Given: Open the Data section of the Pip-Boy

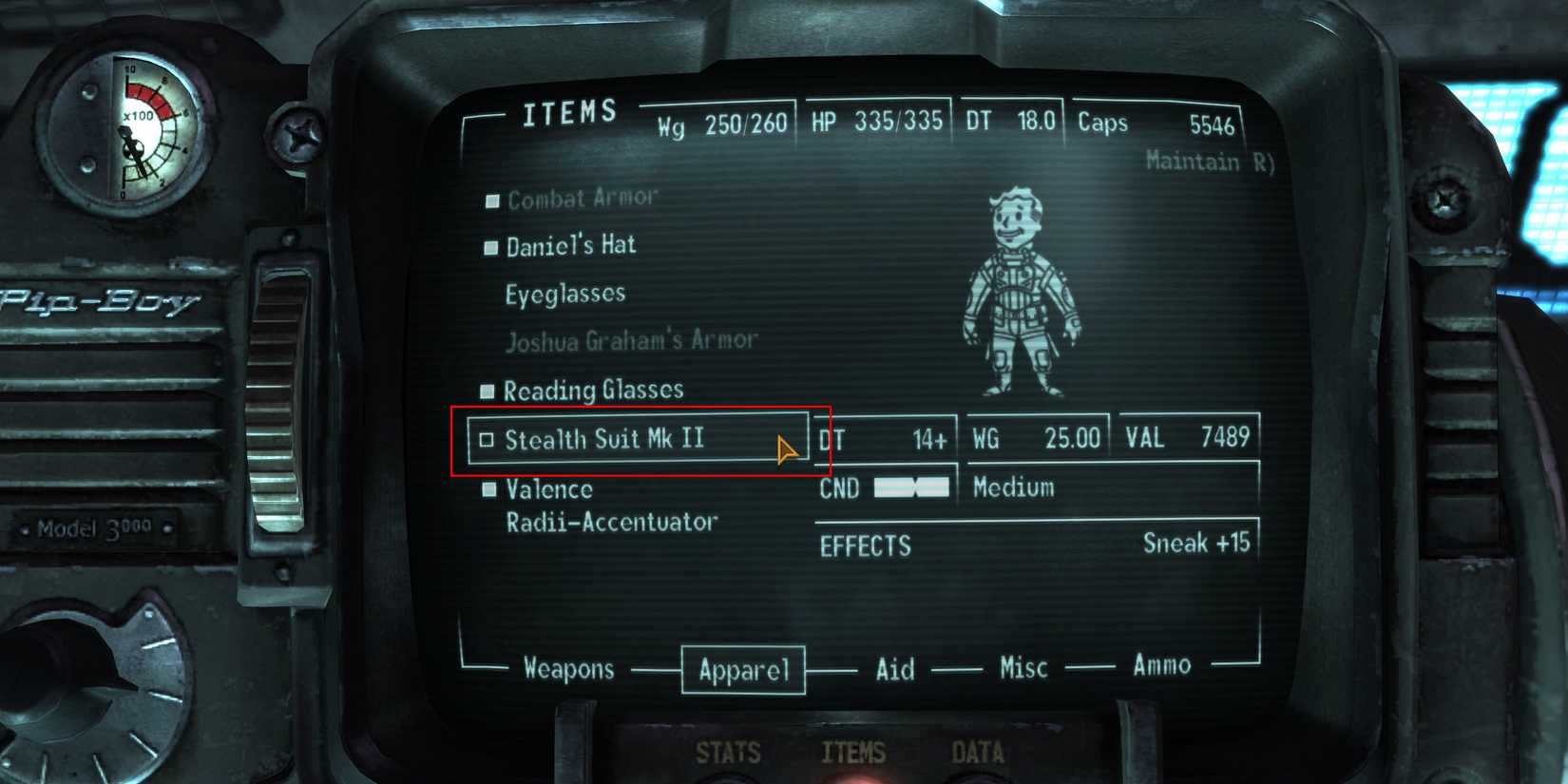Looking at the screenshot, I should pyautogui.click(x=979, y=751).
